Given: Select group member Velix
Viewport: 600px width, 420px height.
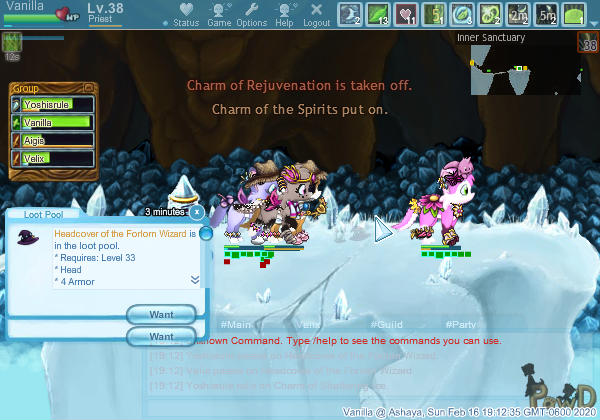Looking at the screenshot, I should tap(56, 158).
